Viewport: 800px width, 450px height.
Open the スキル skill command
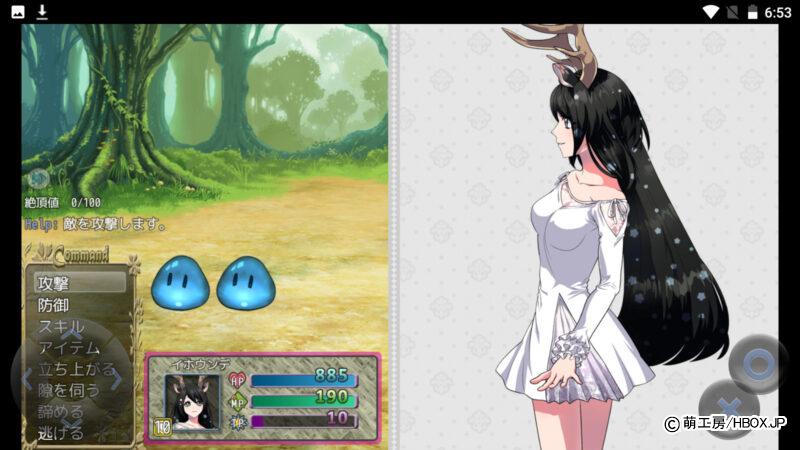pyautogui.click(x=62, y=327)
